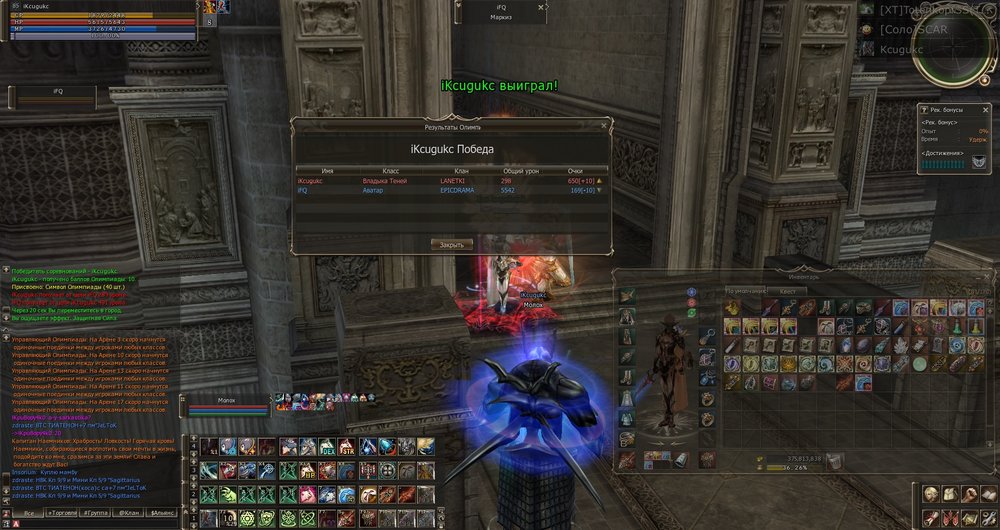Click the hat equipment slot on the paperdoll
Viewport: 1000px width, 530px height.
pos(627,295)
